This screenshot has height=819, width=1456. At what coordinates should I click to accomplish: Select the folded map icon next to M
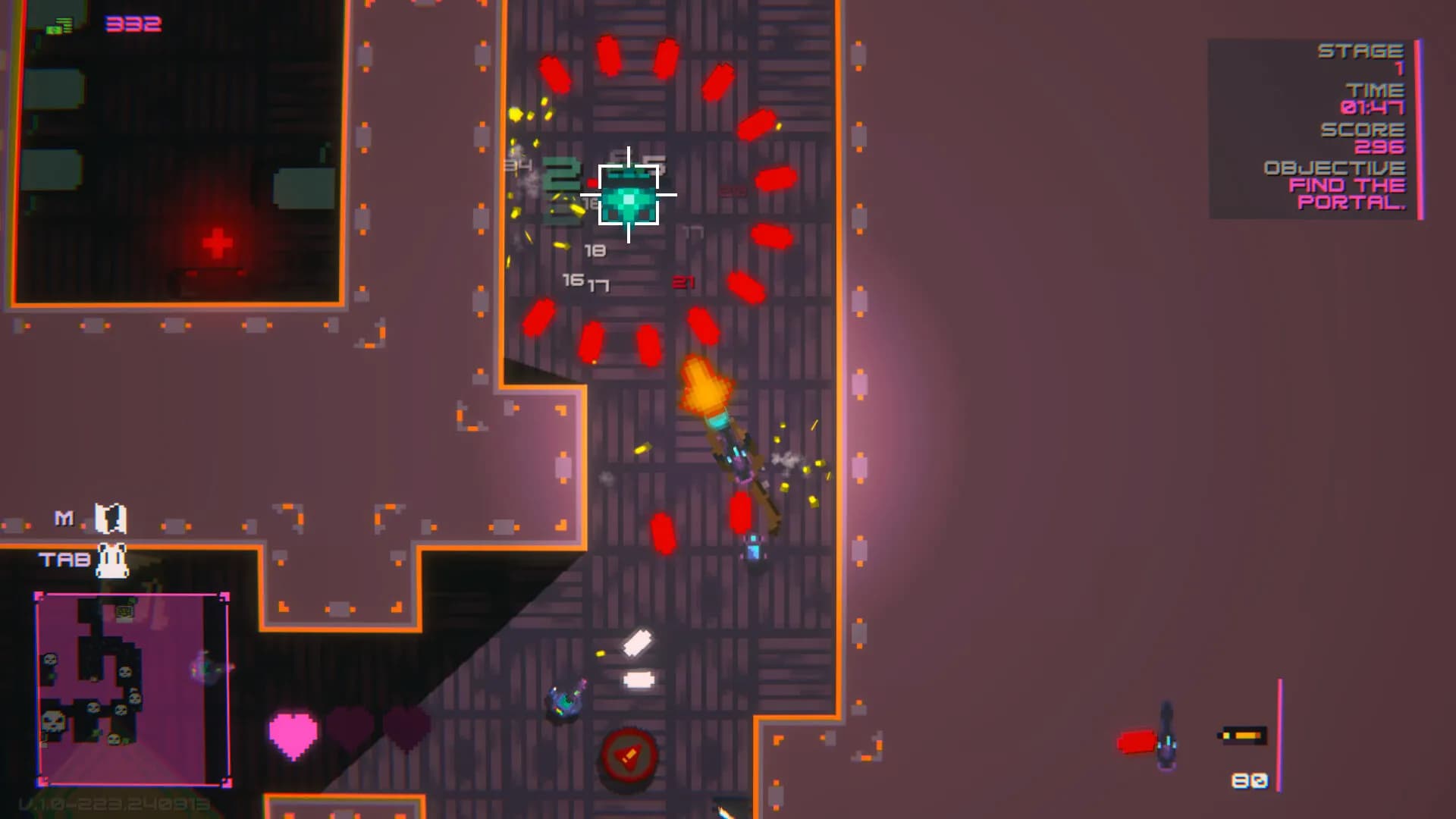coord(108,518)
